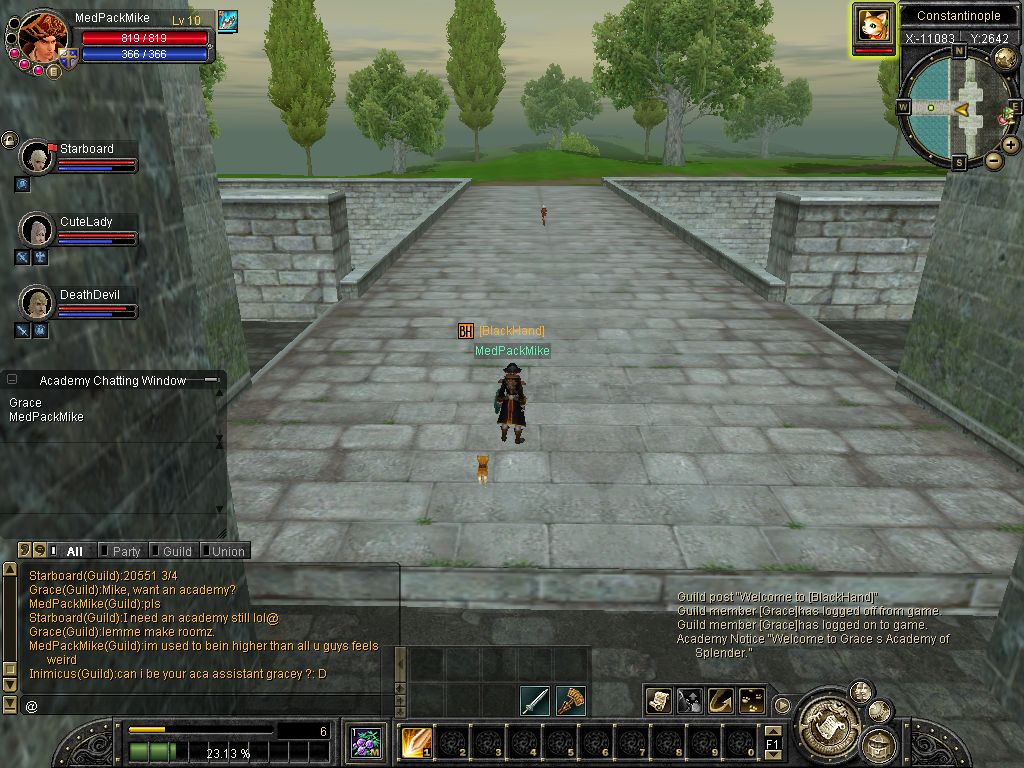Click on the circular minimap
The image size is (1024, 768).
click(954, 107)
